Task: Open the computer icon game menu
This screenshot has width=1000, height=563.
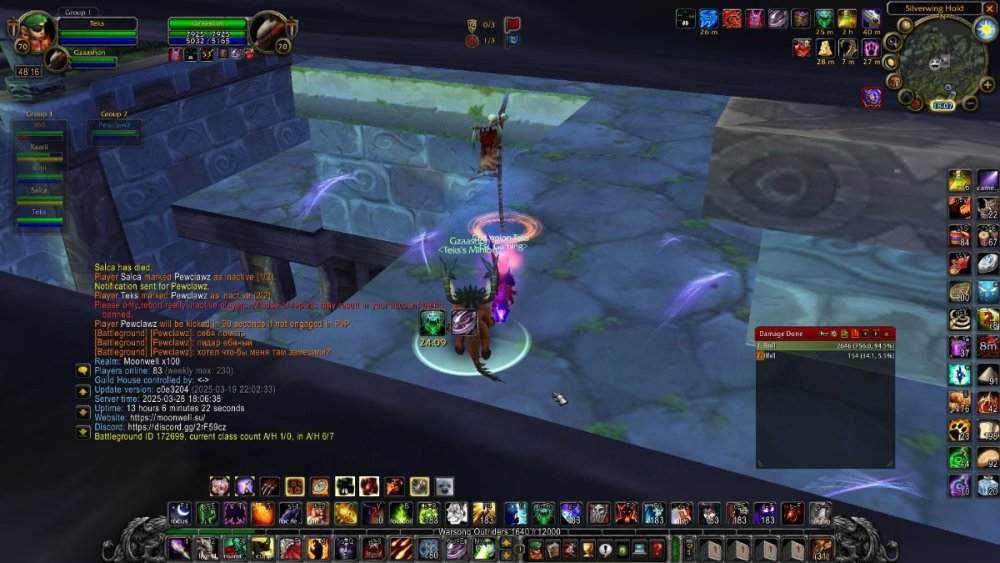Action: (639, 548)
